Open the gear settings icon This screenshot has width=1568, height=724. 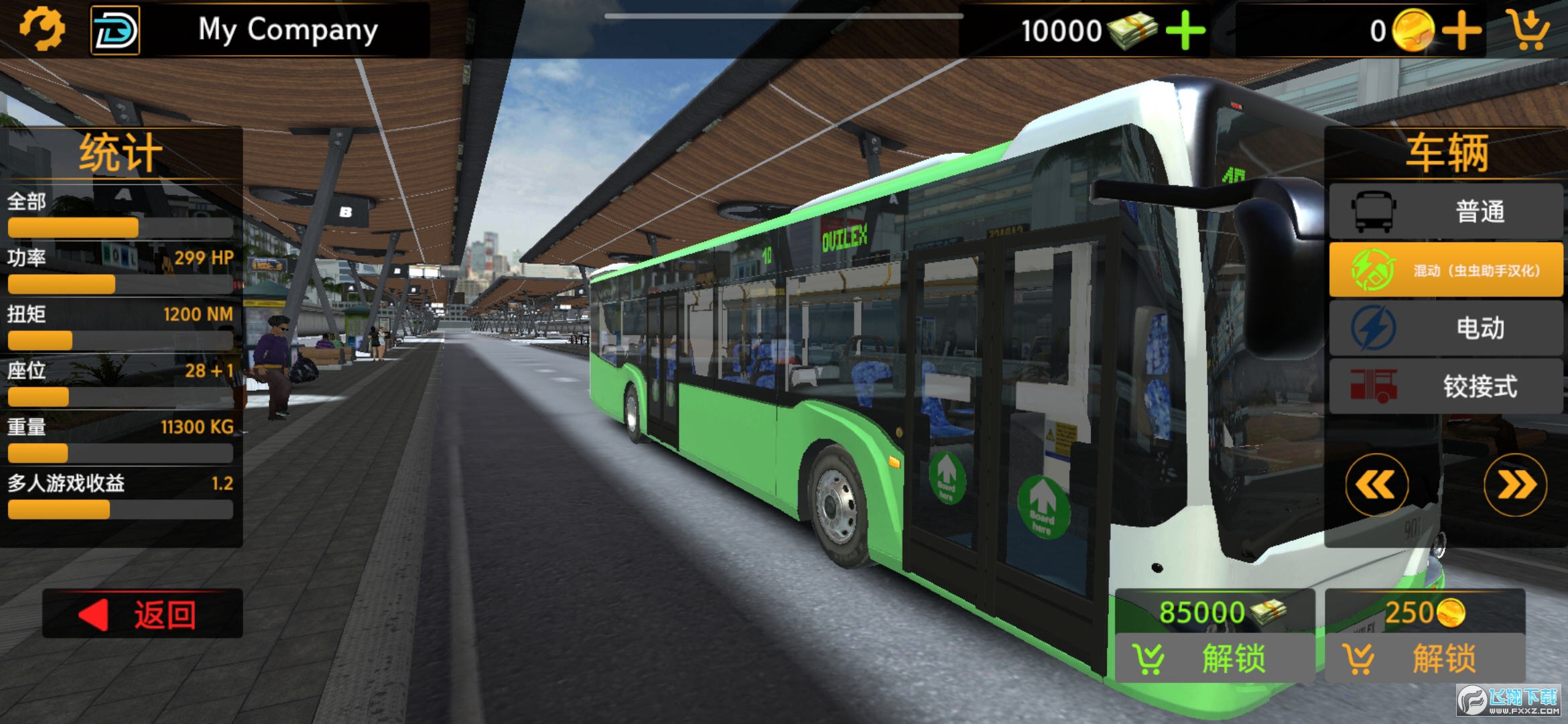coord(42,29)
